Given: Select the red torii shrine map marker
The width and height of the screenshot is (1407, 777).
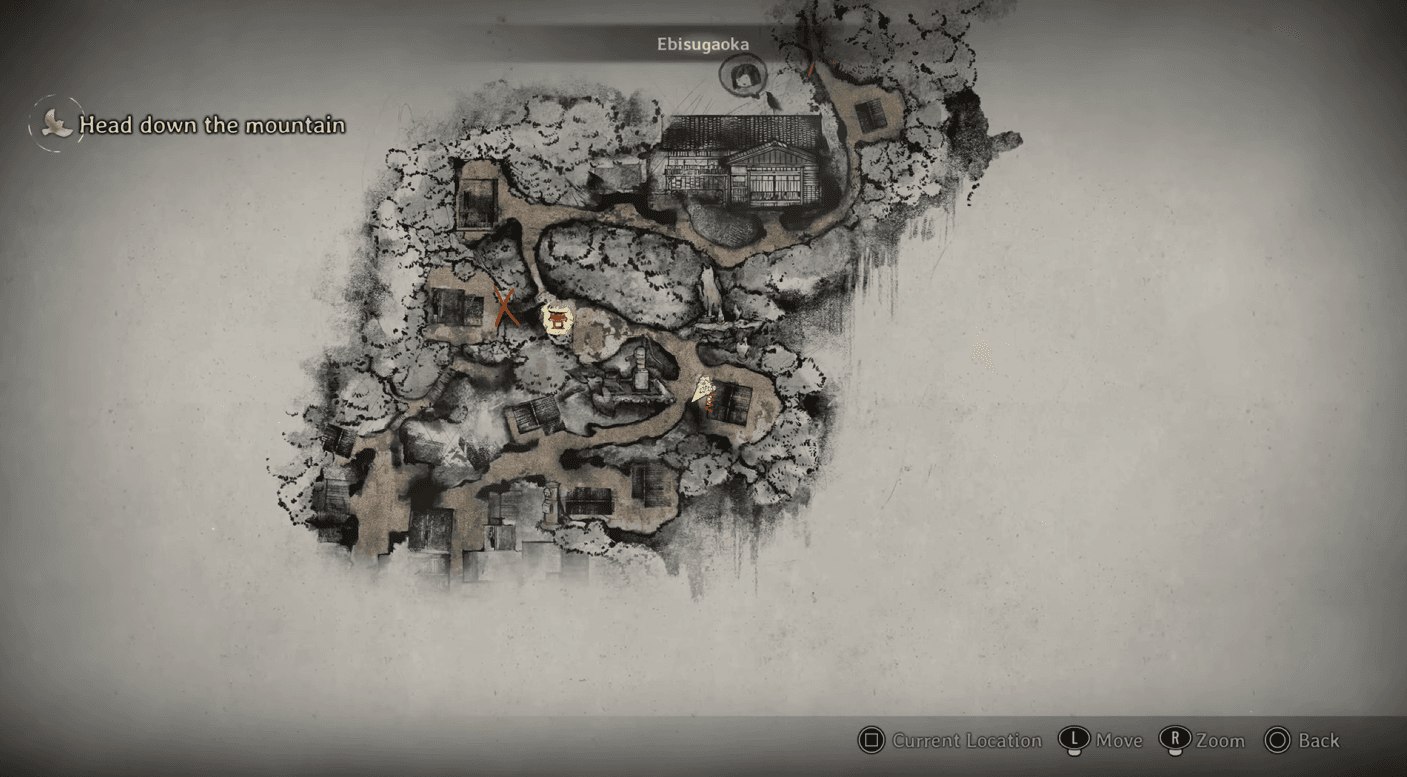Looking at the screenshot, I should [556, 320].
